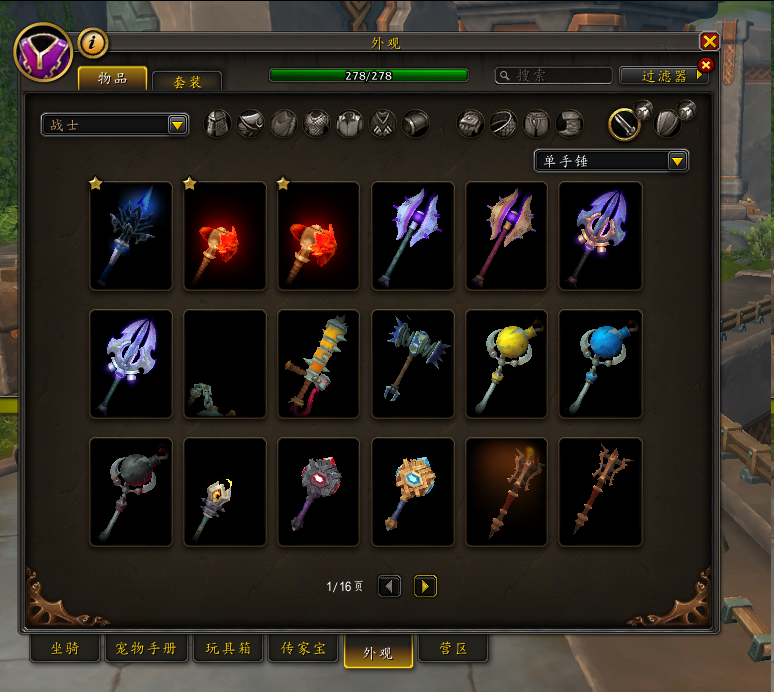The height and width of the screenshot is (692, 774).
Task: Open the 过滤器 filter menu
Action: [x=662, y=76]
